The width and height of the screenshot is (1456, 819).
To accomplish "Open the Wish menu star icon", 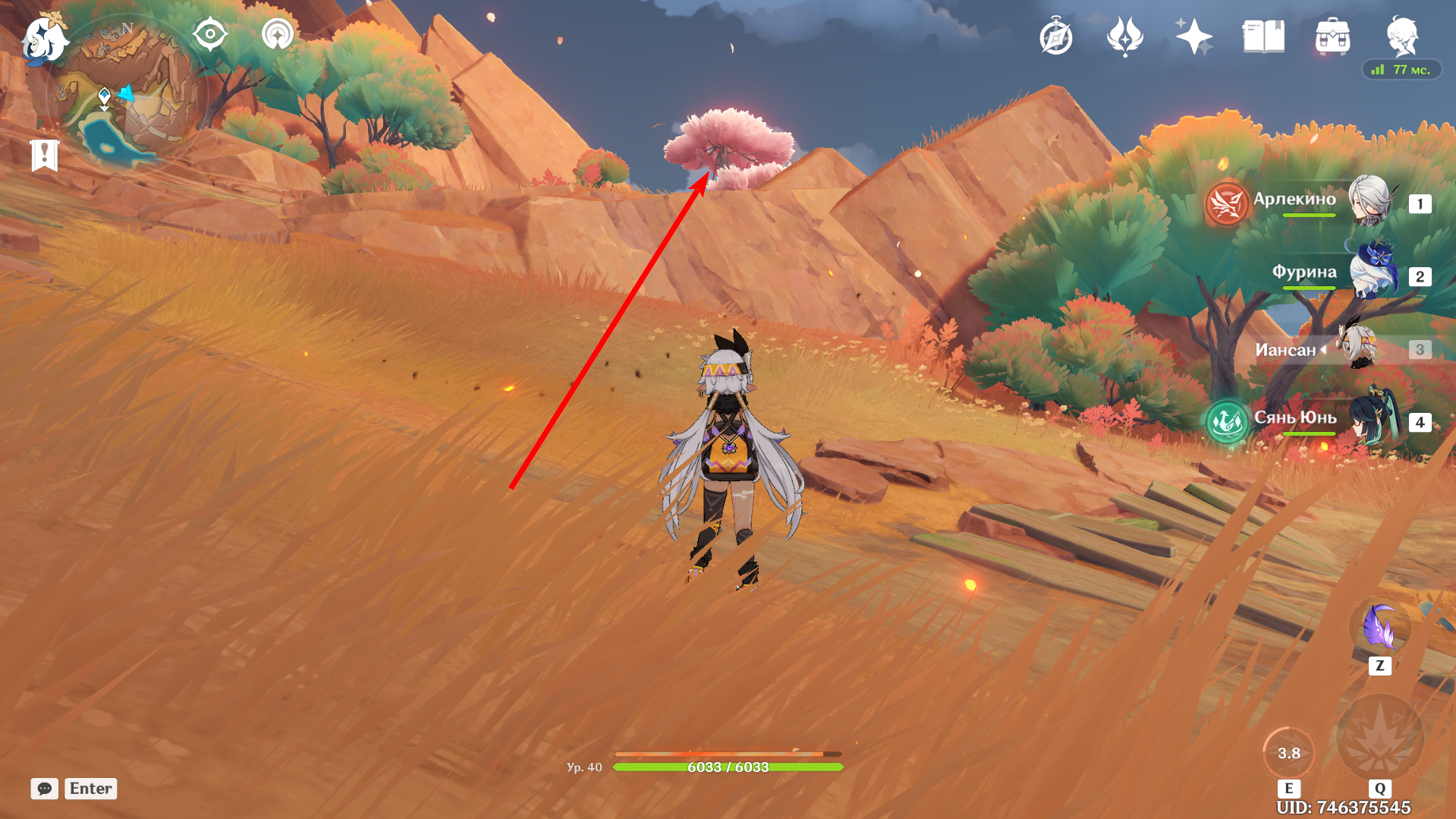I will 1192,37.
